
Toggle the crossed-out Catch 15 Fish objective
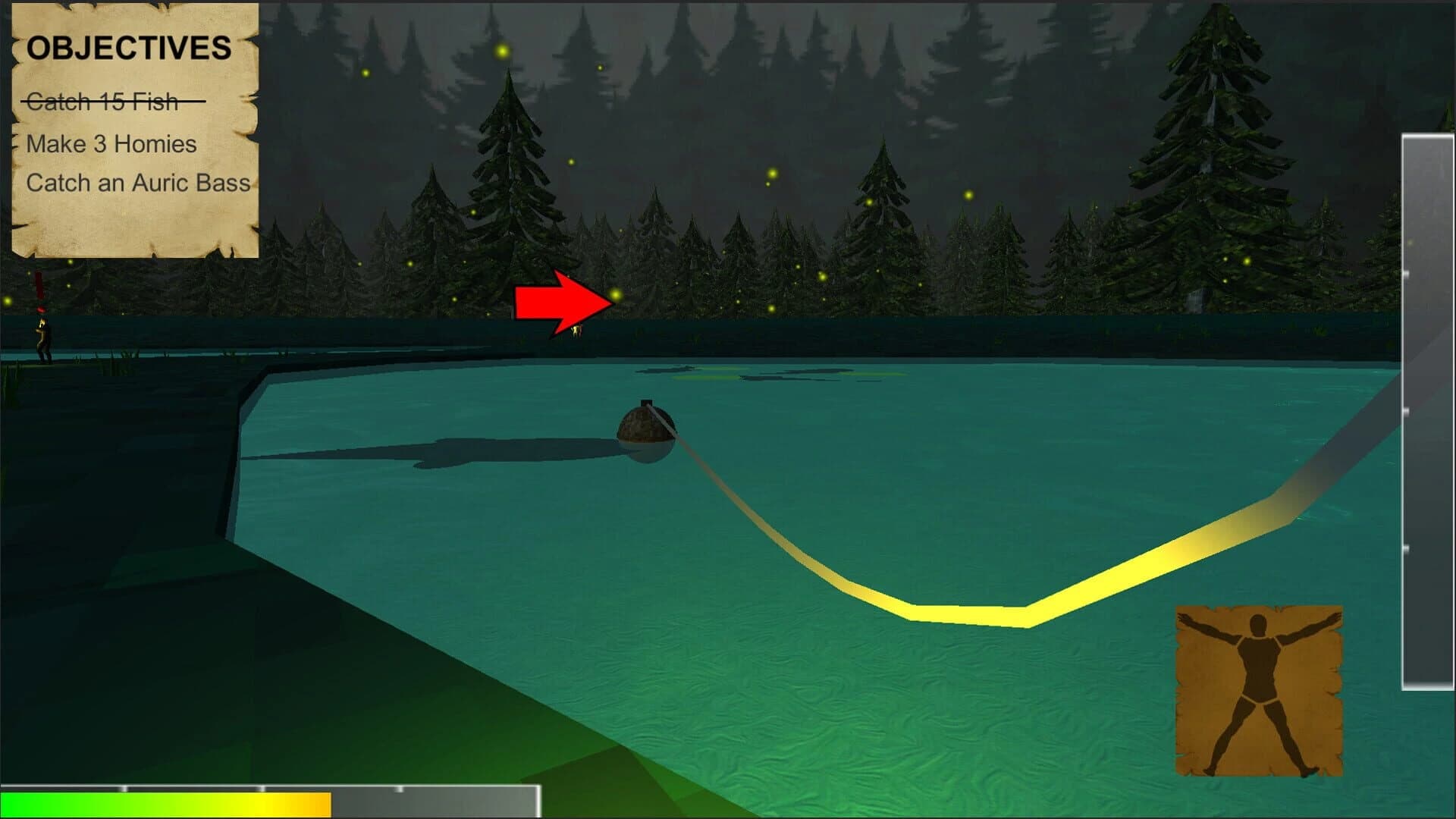click(x=104, y=99)
